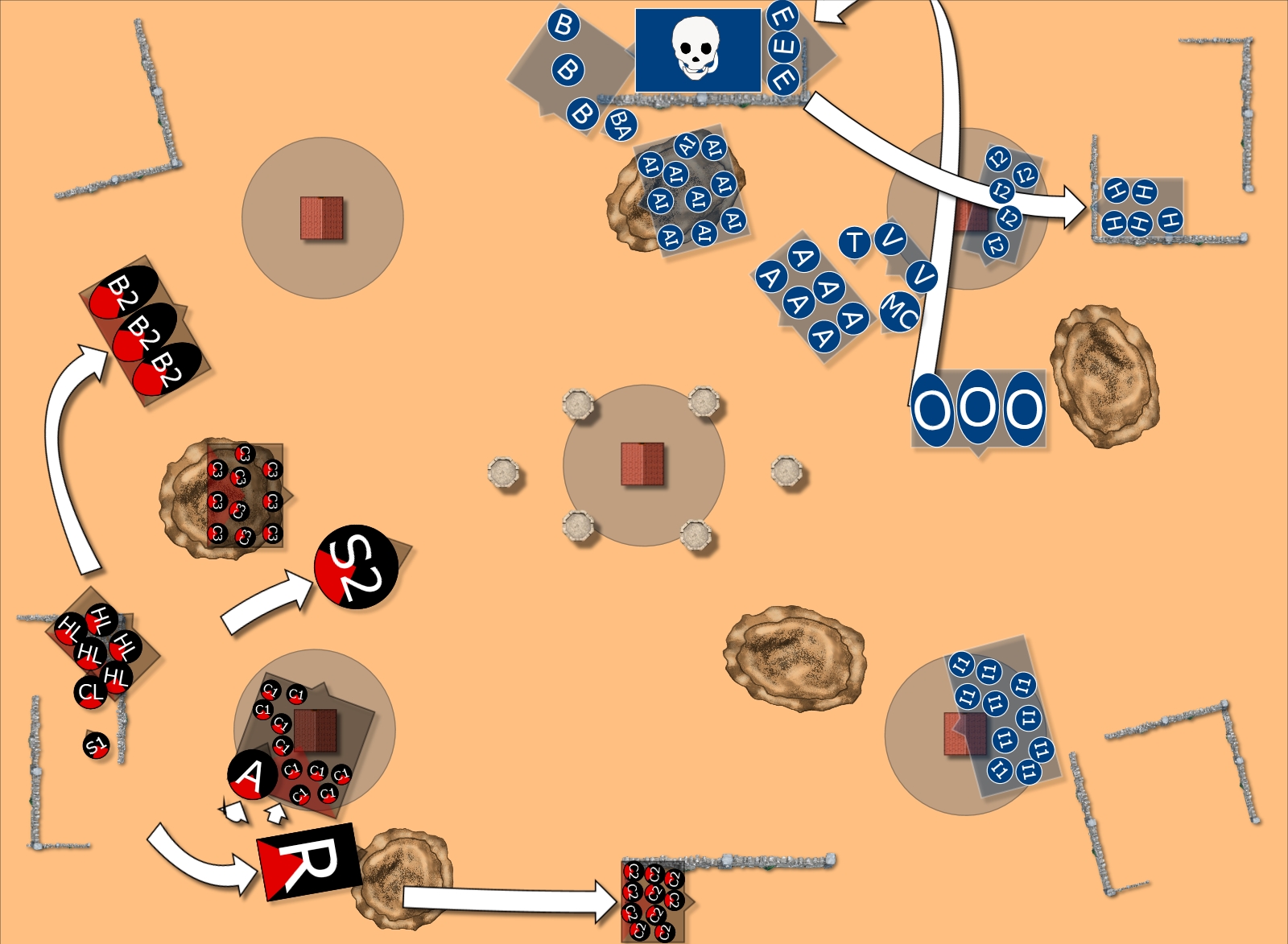Select the small S1 unit token
Image resolution: width=1288 pixels, height=944 pixels.
[x=96, y=746]
